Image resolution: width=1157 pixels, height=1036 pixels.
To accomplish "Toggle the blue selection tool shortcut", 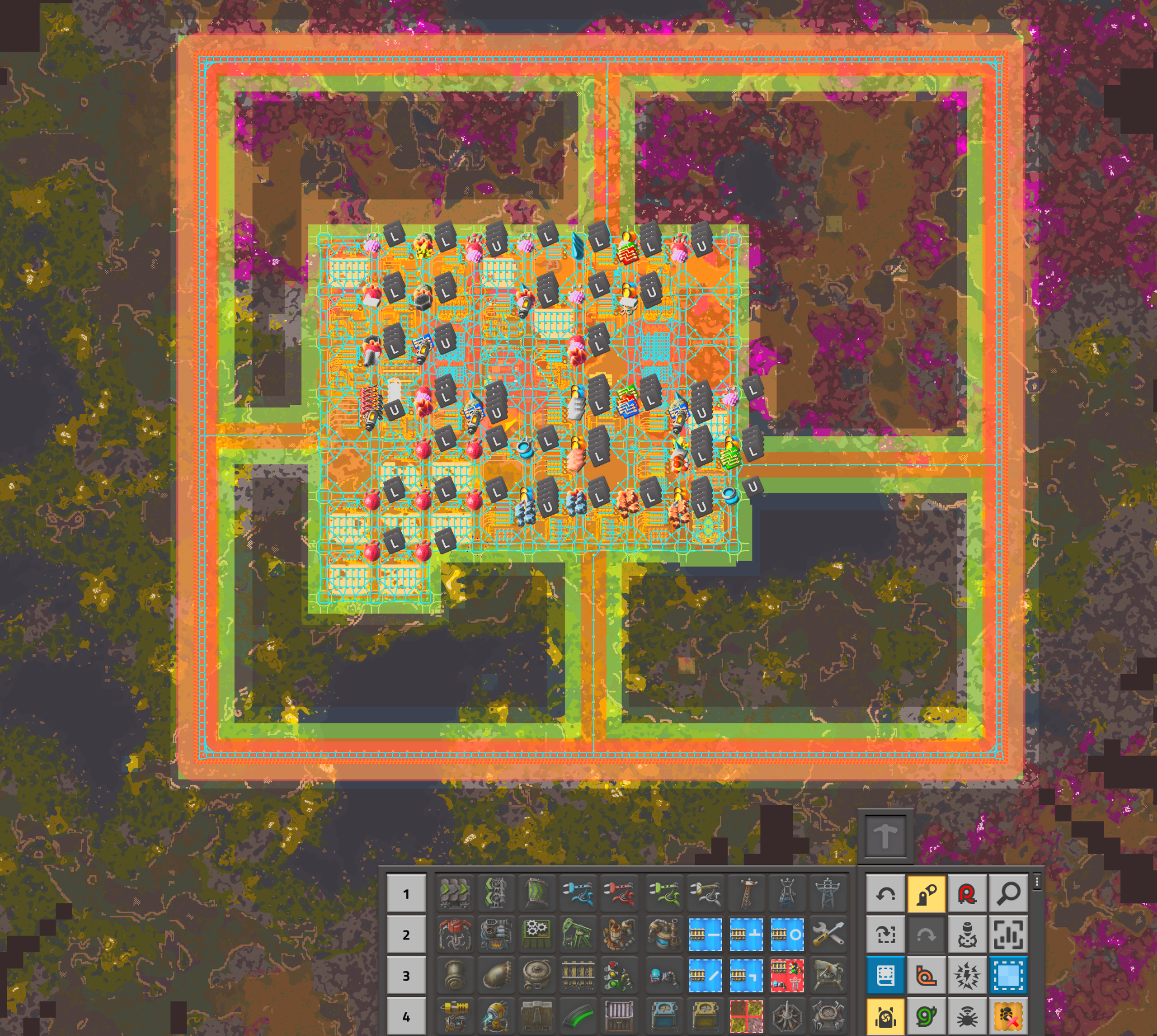I will coord(1008,976).
